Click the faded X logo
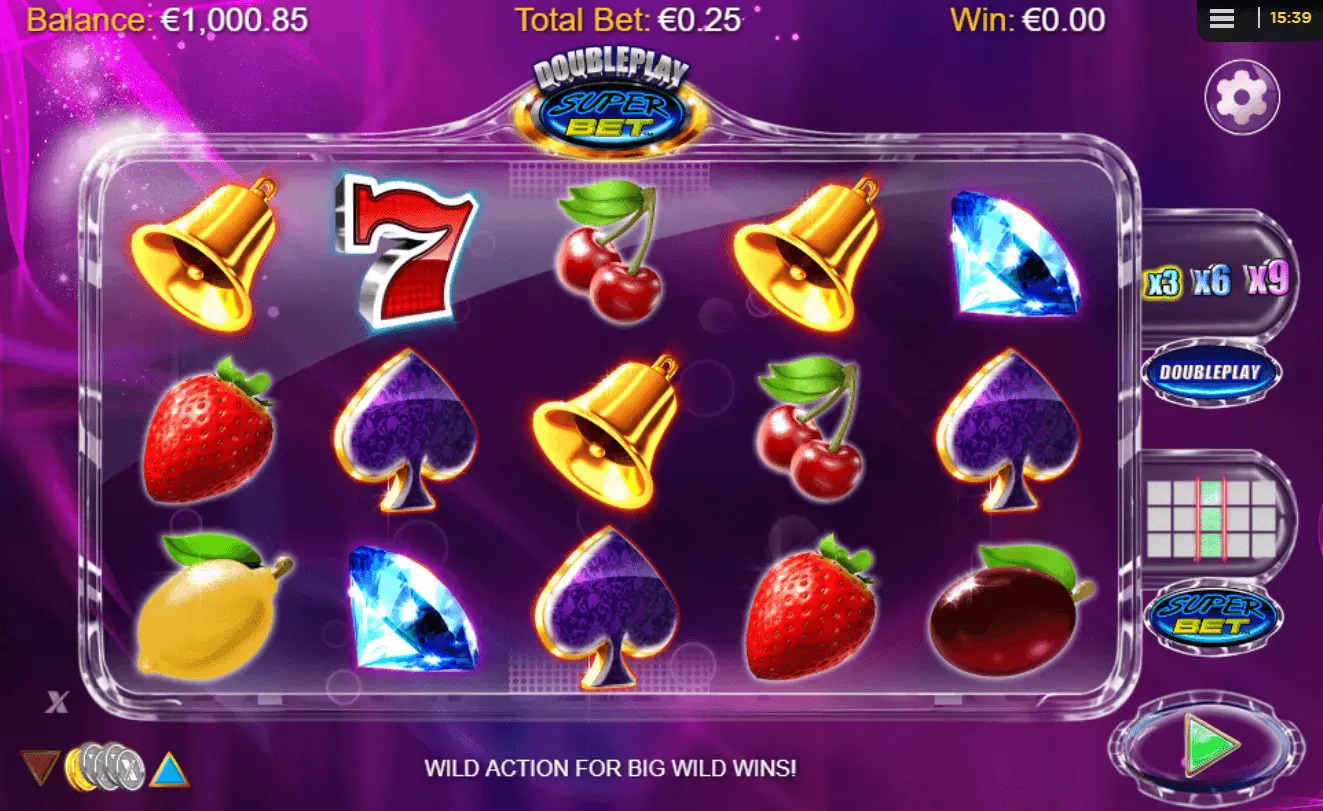The width and height of the screenshot is (1323, 811). (x=56, y=702)
